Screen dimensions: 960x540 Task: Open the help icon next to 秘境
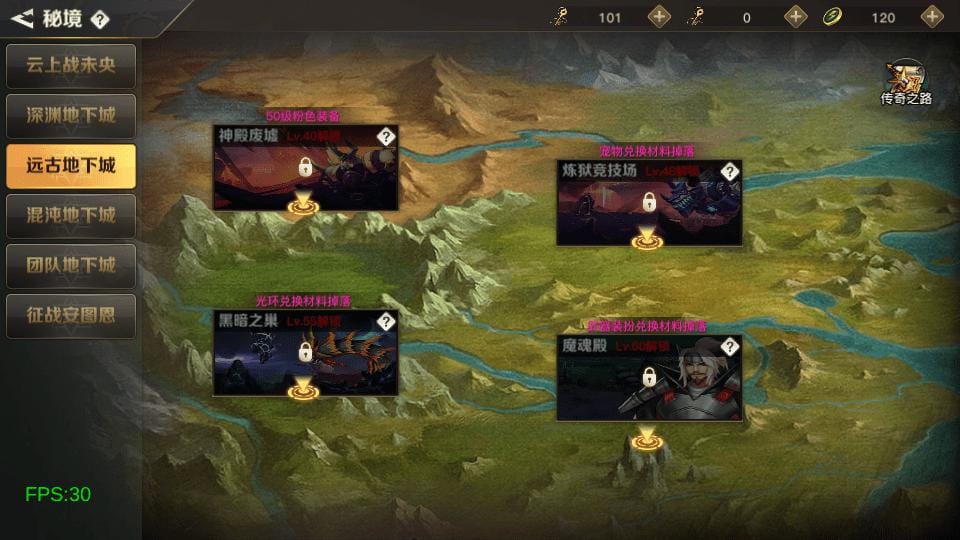tap(100, 19)
